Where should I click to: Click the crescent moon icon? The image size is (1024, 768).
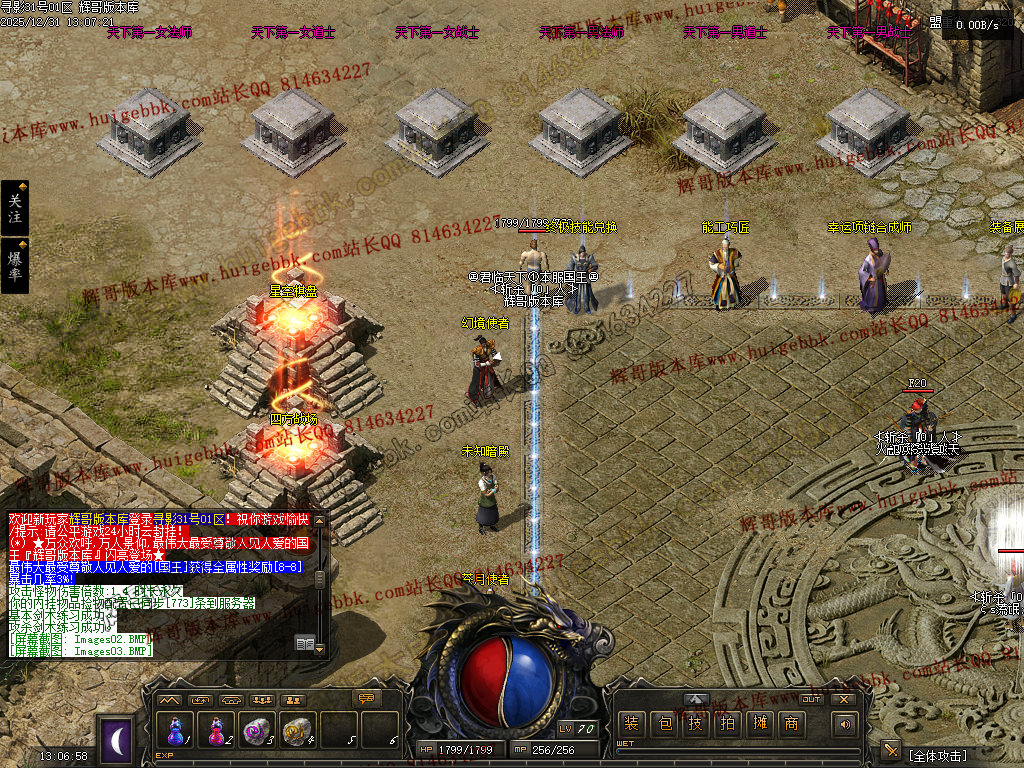point(118,740)
